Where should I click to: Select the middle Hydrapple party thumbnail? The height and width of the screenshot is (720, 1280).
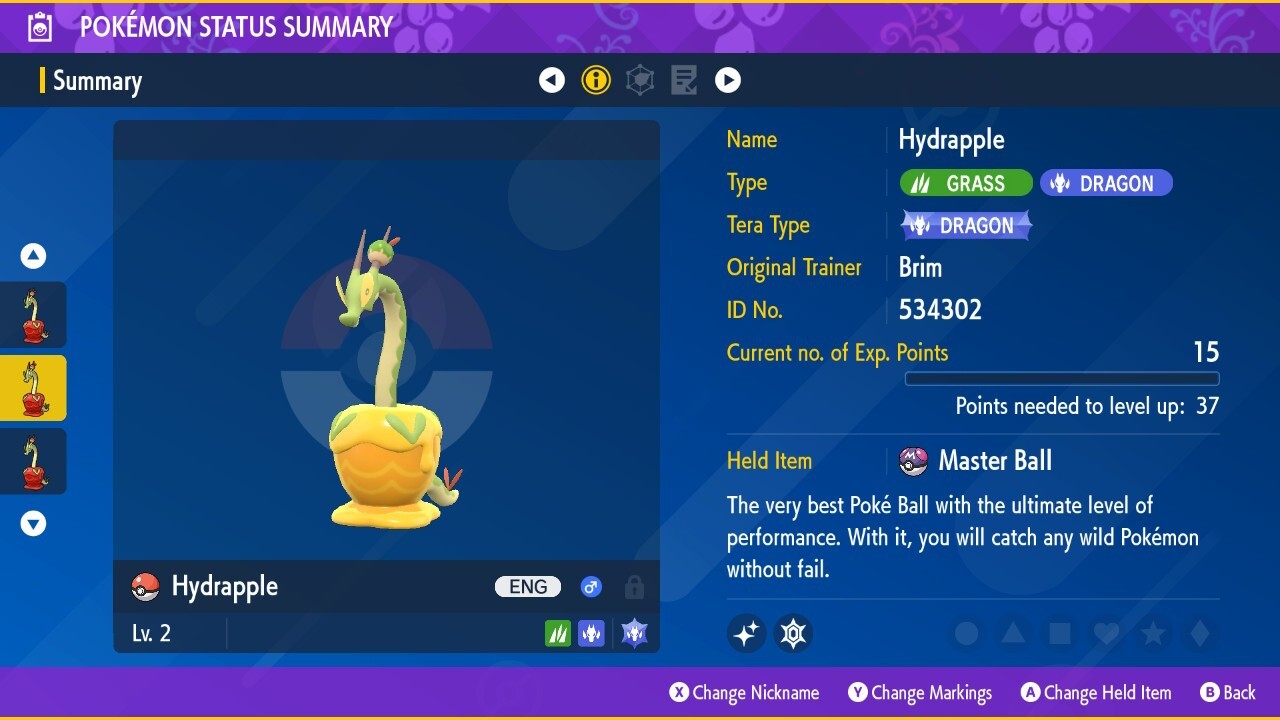(x=33, y=388)
